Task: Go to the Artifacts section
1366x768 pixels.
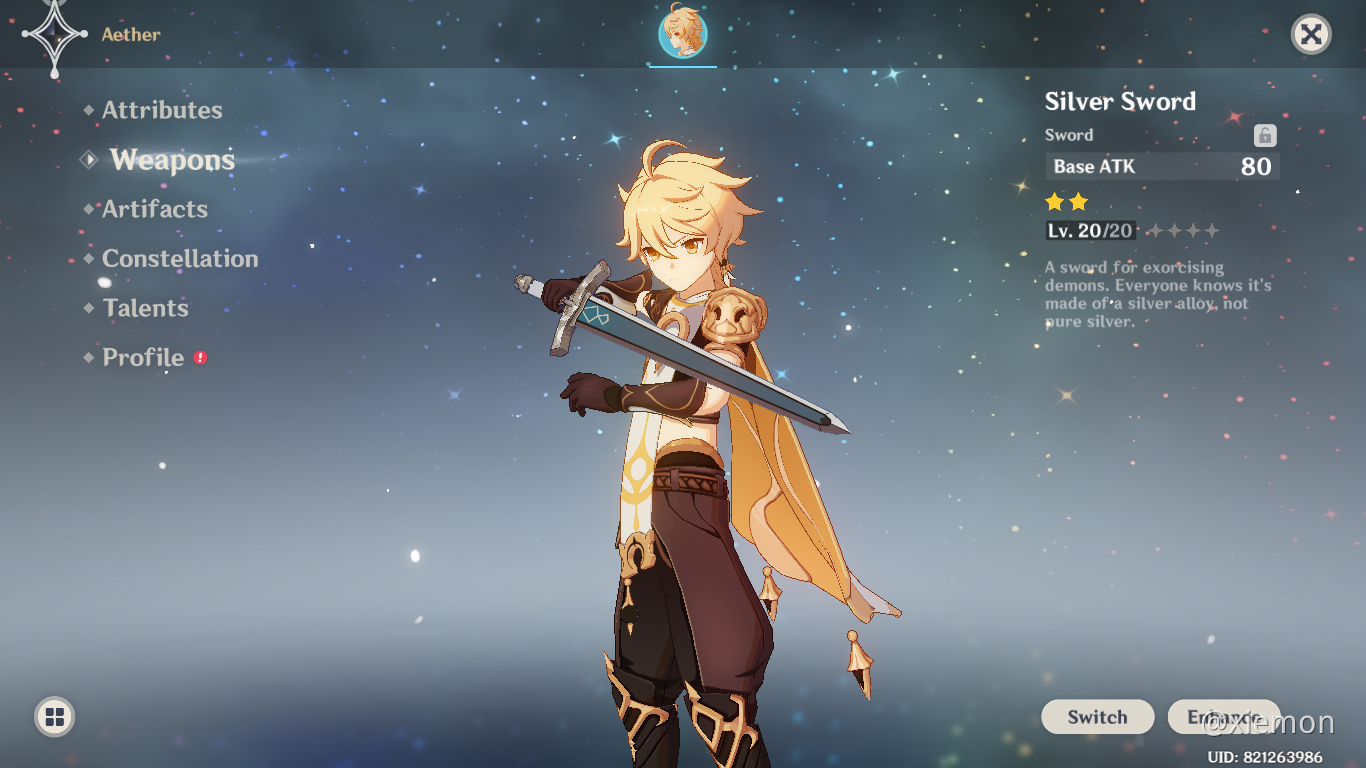Action: [x=154, y=209]
